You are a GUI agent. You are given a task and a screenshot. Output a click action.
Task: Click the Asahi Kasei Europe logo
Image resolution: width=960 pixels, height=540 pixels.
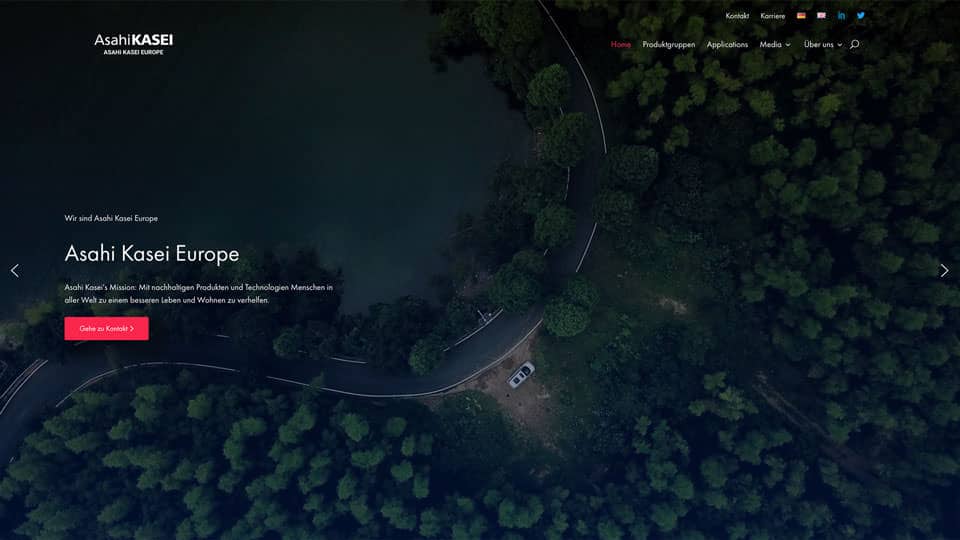coord(133,44)
